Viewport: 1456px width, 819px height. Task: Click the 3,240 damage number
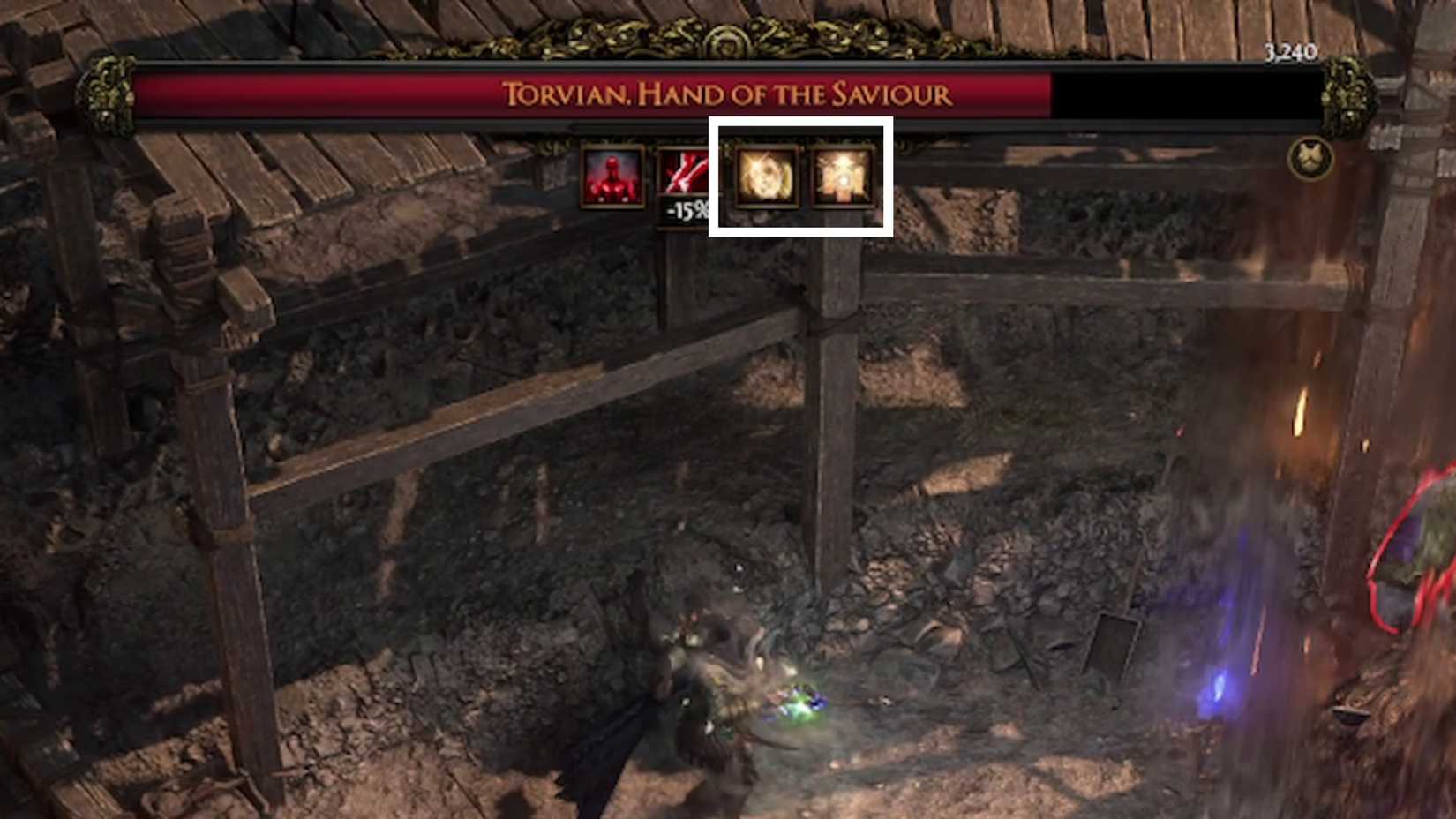coord(1293,51)
